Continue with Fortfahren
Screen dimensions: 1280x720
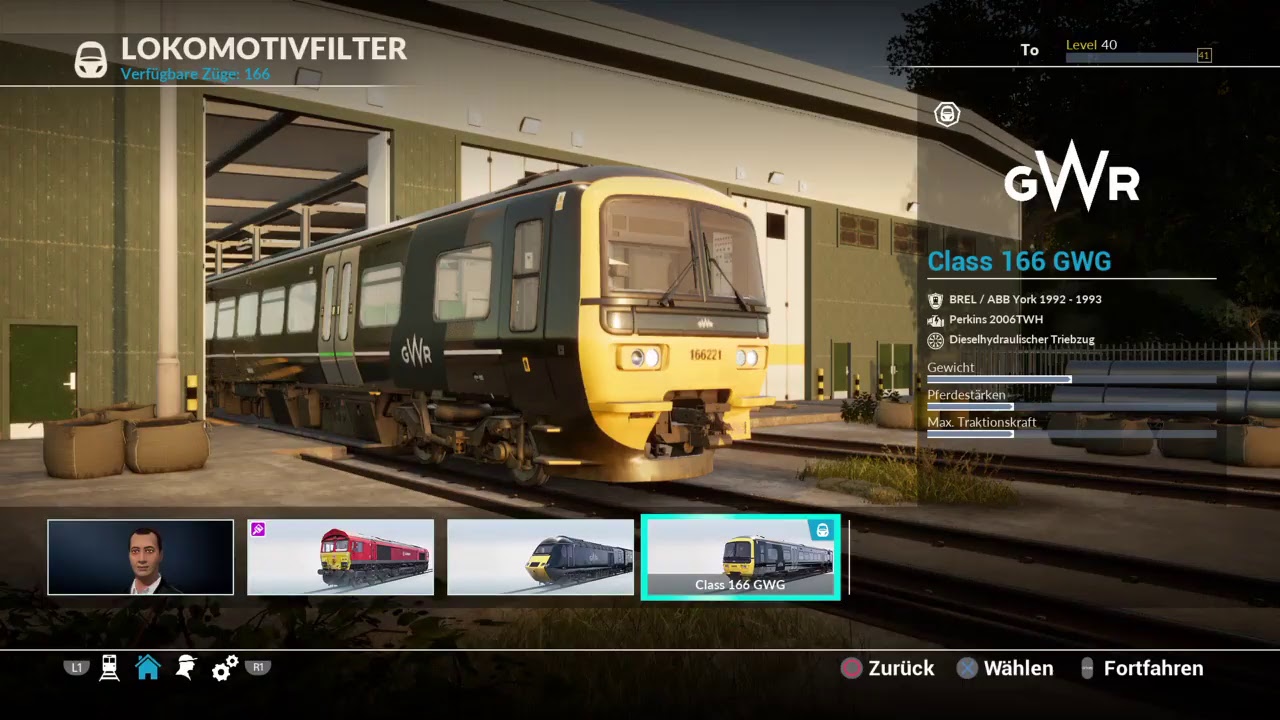click(x=1142, y=668)
